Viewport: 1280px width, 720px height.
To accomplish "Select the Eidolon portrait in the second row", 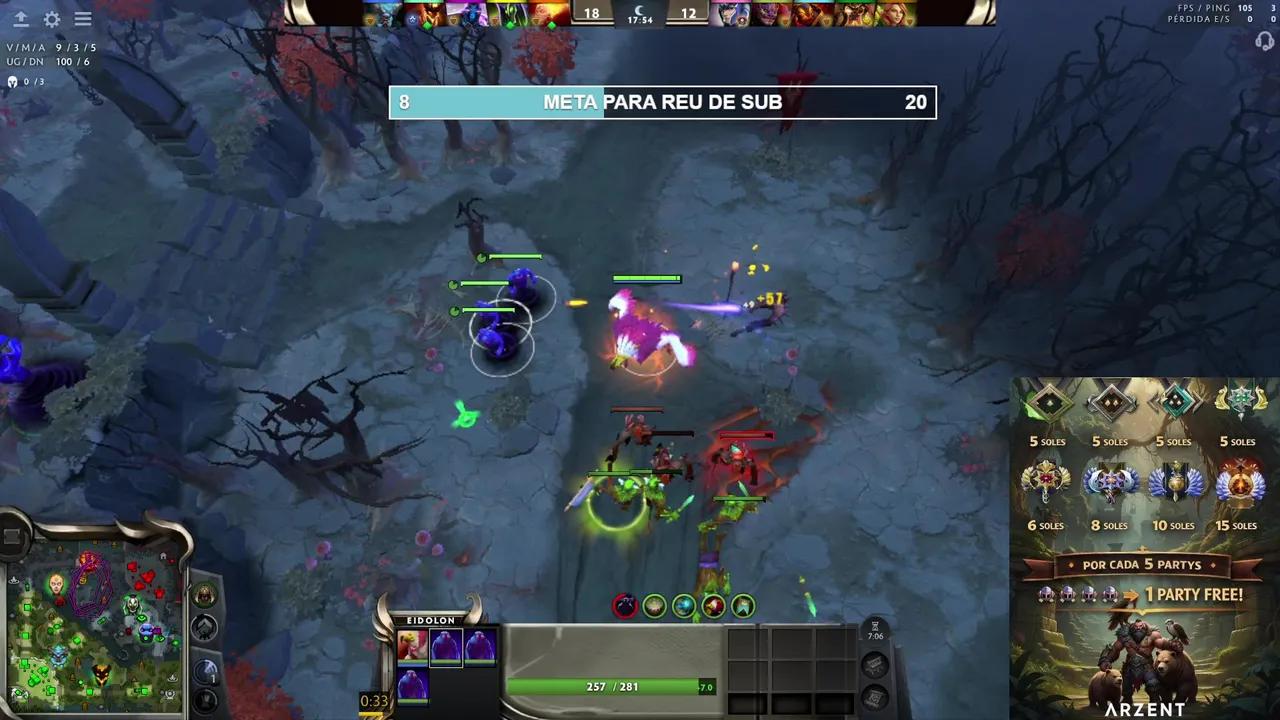I will pos(412,686).
